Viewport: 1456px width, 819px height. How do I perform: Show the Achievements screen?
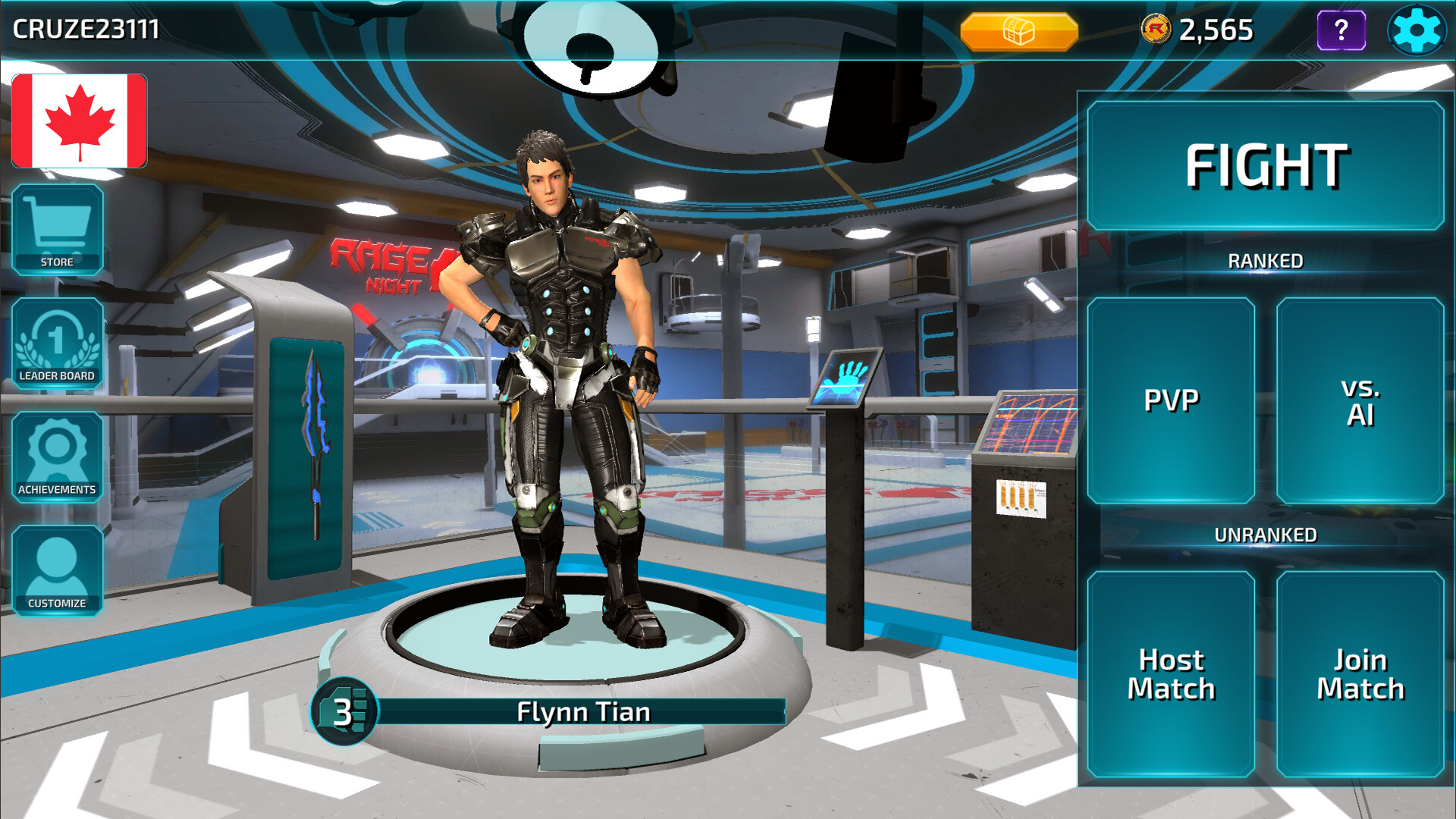pyautogui.click(x=57, y=457)
